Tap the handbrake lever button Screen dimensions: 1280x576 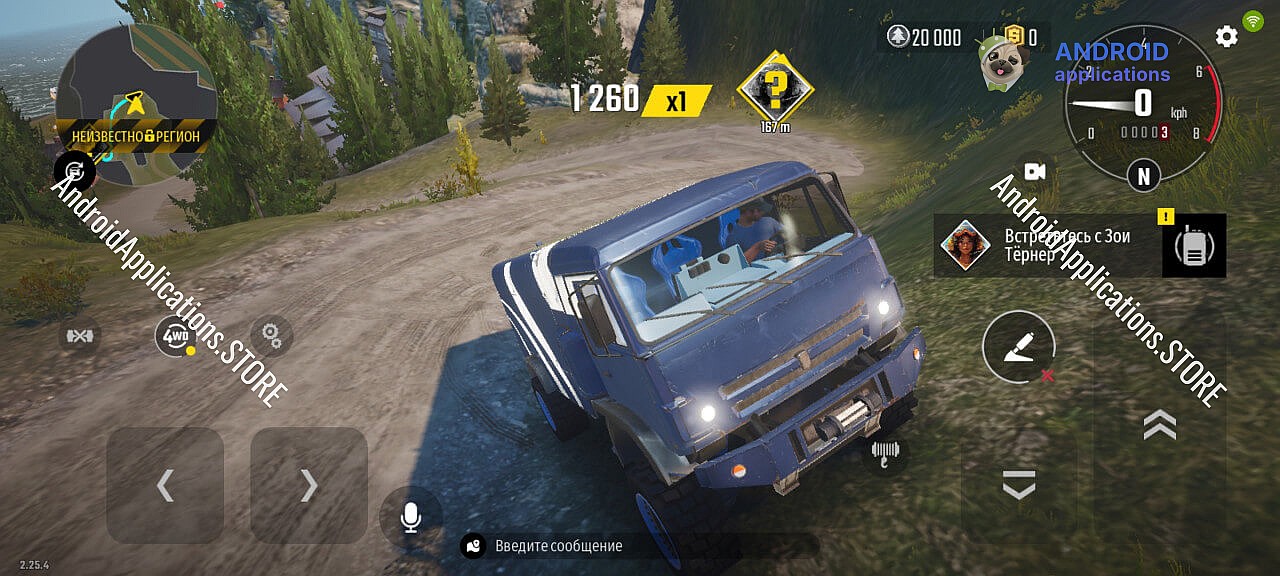[1018, 349]
